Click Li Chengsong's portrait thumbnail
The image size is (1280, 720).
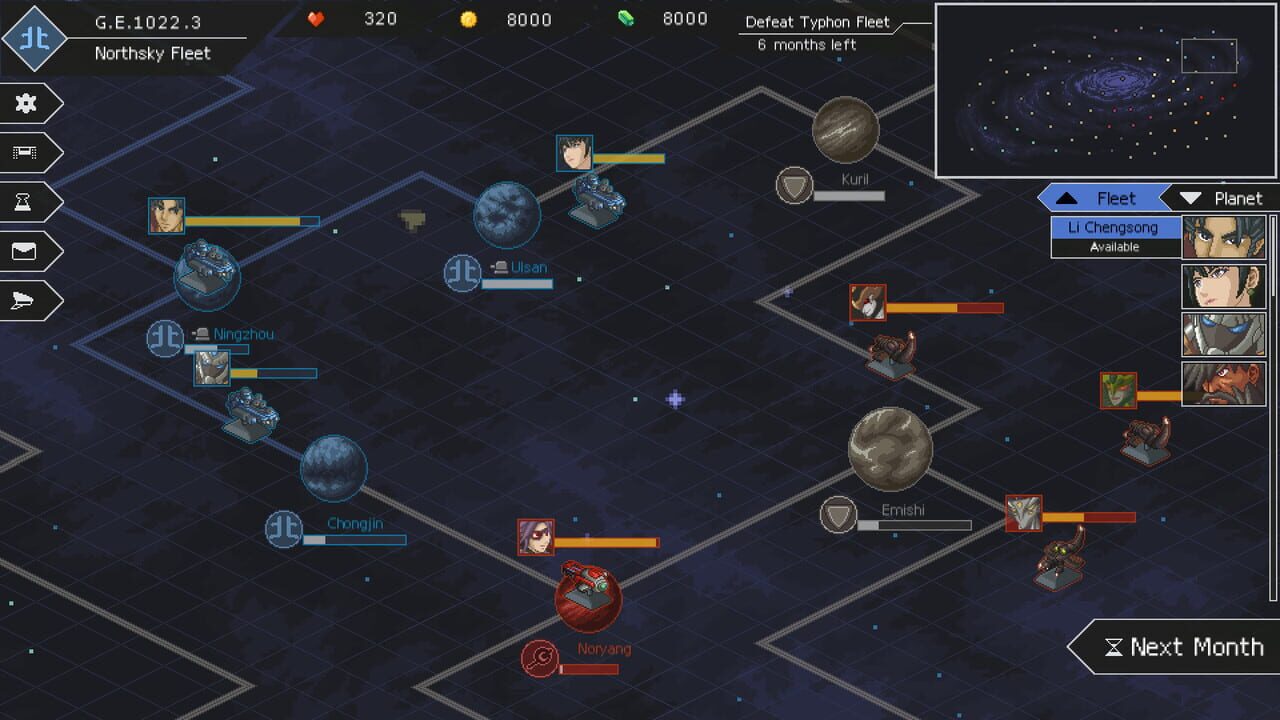coord(1224,236)
